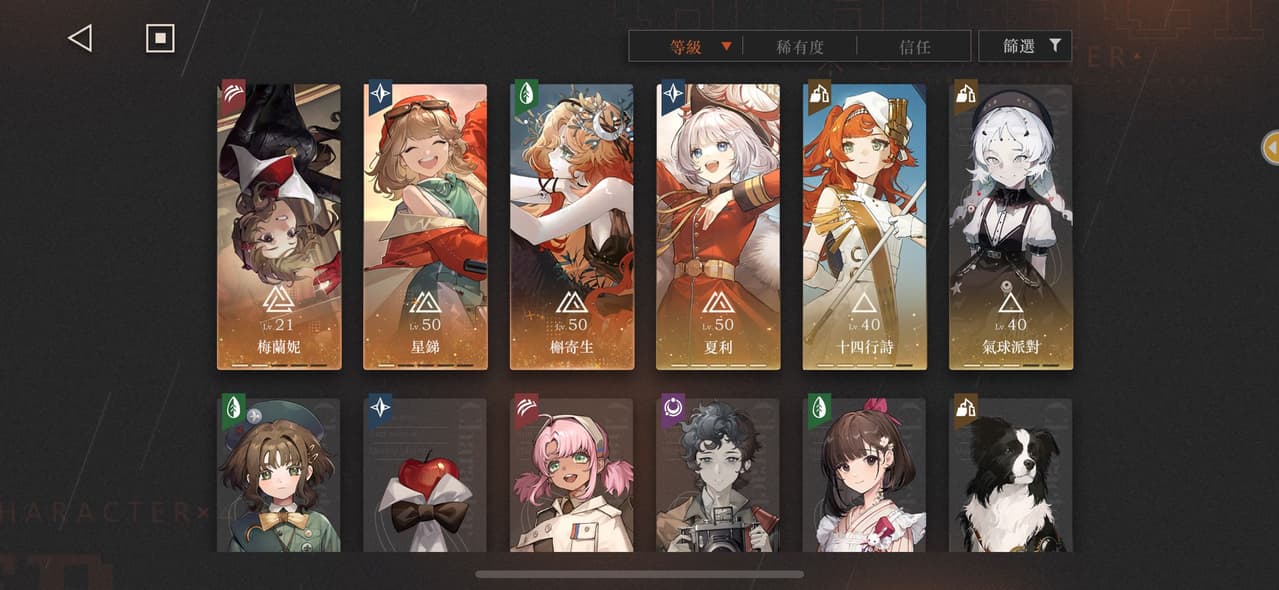1279x590 pixels.
Task: Select the green-beret brown-haired girl card
Action: click(279, 475)
